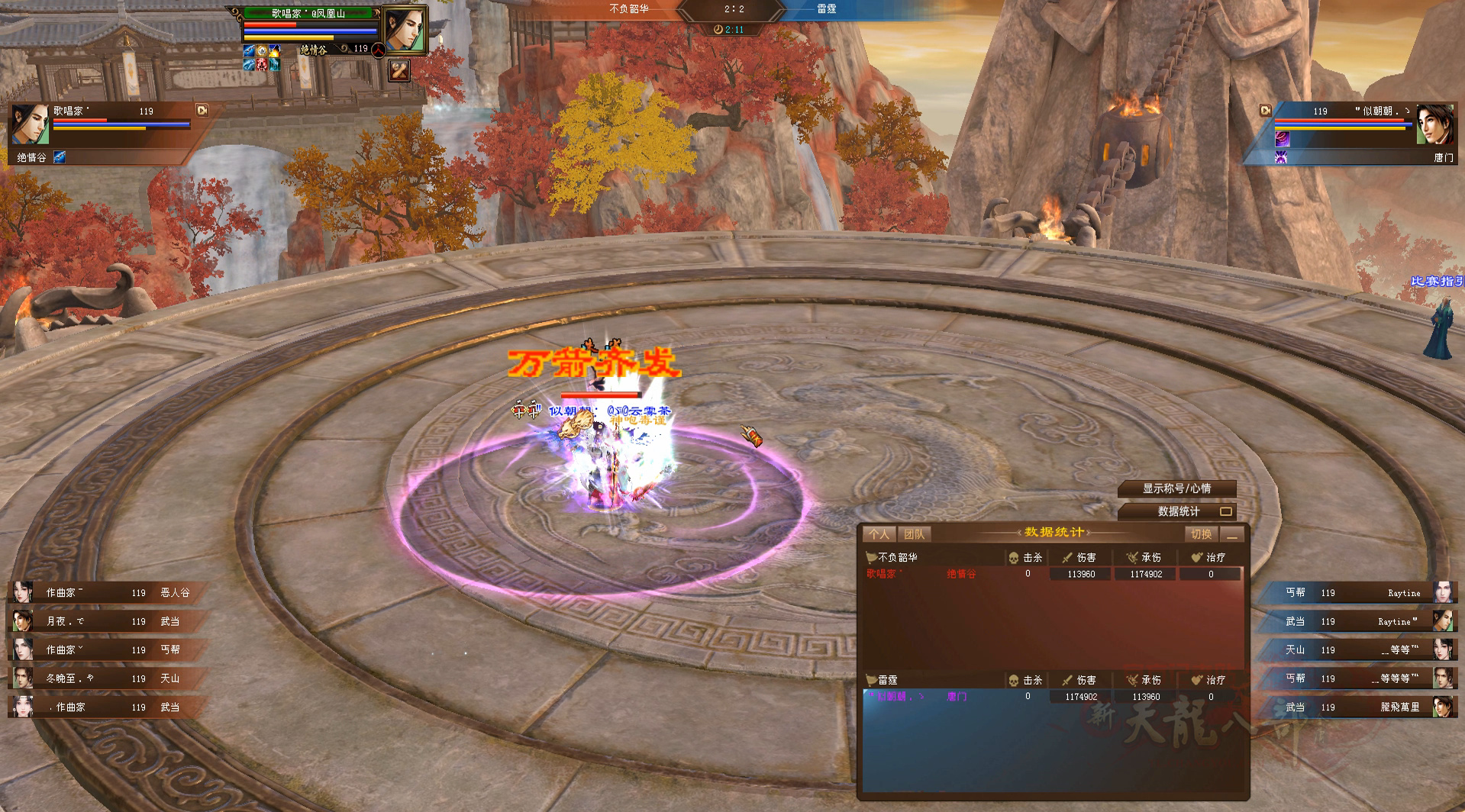Select the 作曲家 恶人谷 player row
The width and height of the screenshot is (1465, 812).
[107, 592]
